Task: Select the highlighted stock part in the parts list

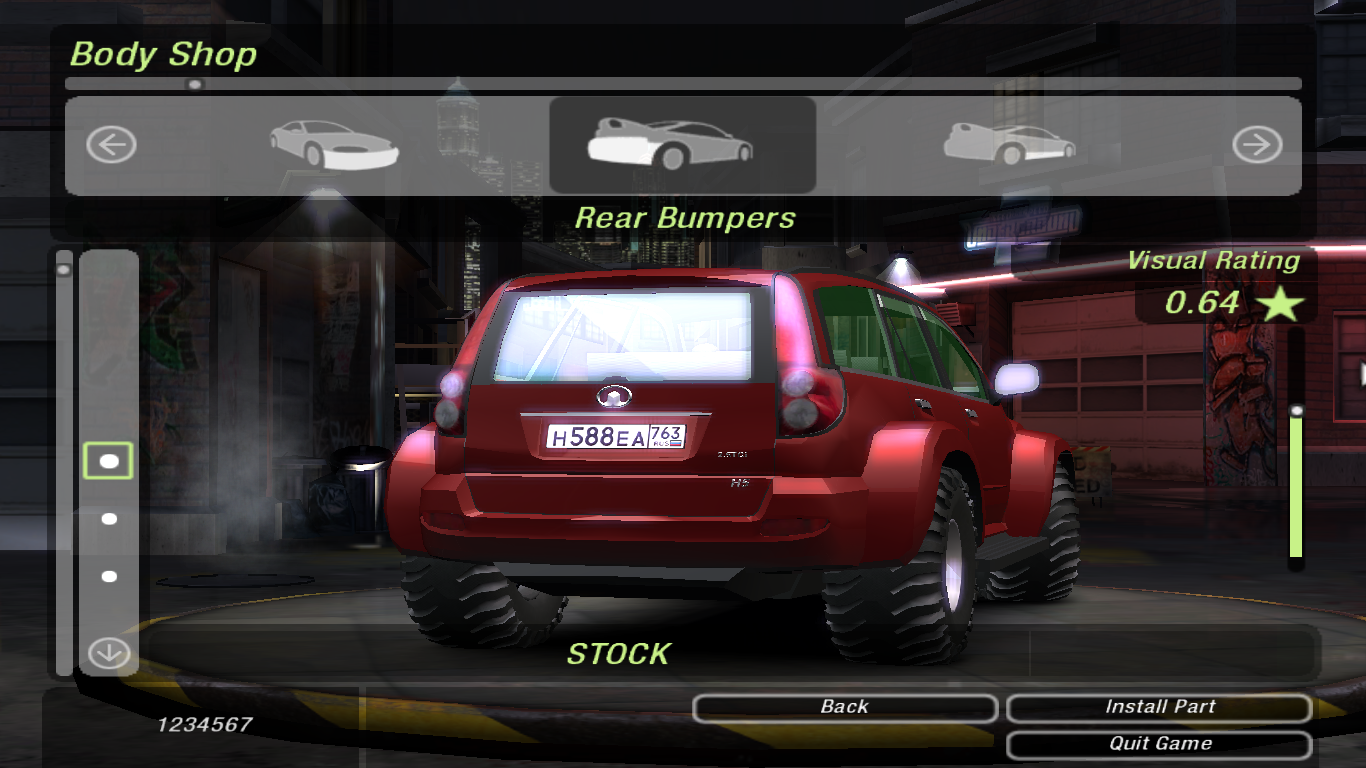Action: tap(109, 461)
